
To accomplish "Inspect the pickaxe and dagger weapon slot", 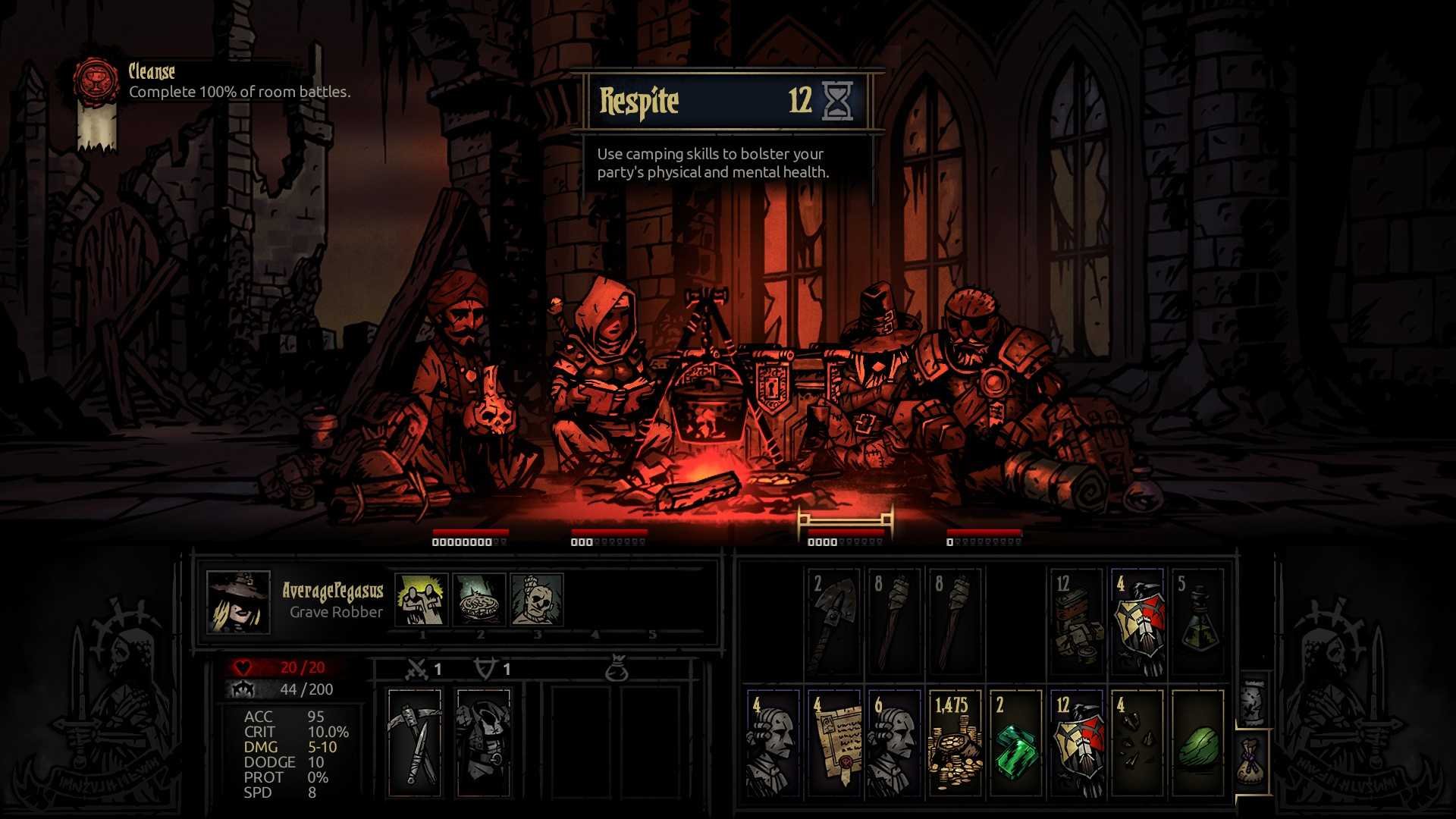I will [414, 743].
